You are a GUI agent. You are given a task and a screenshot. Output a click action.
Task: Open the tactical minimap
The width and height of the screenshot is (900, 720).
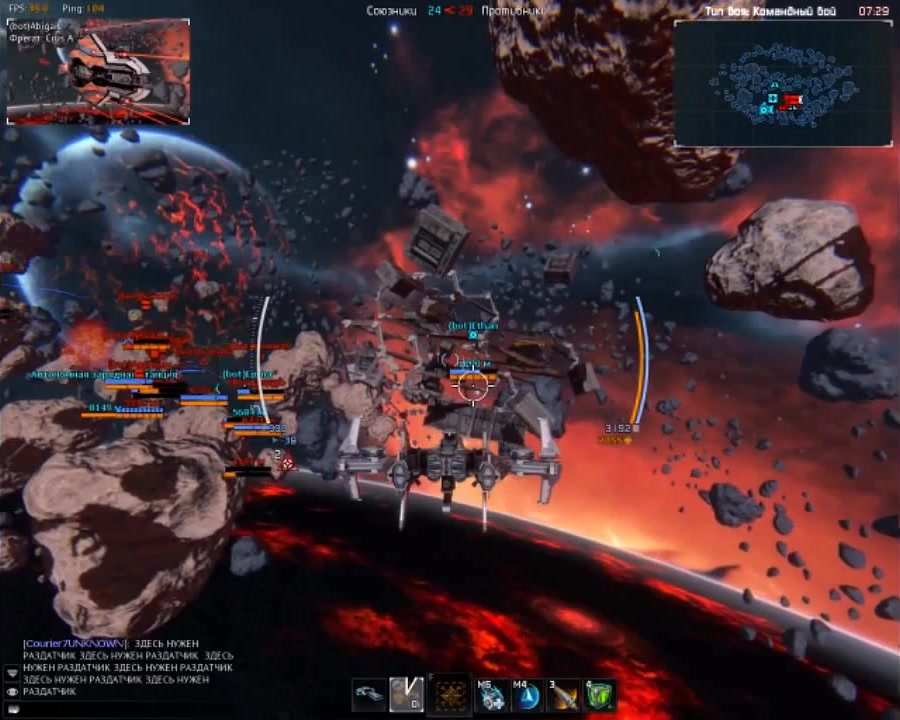click(x=781, y=84)
